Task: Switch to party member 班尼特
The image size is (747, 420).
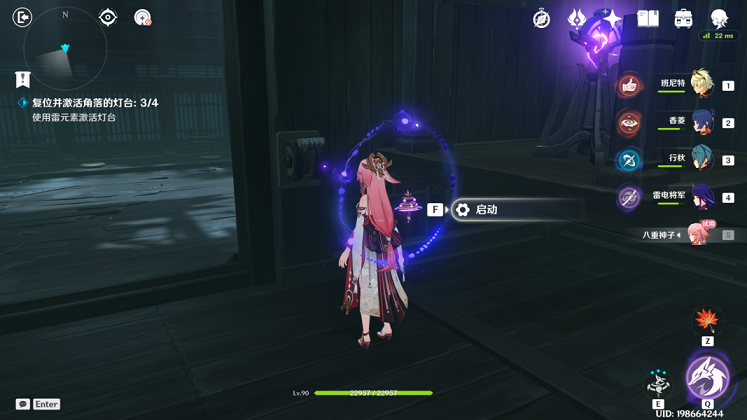Action: point(700,85)
